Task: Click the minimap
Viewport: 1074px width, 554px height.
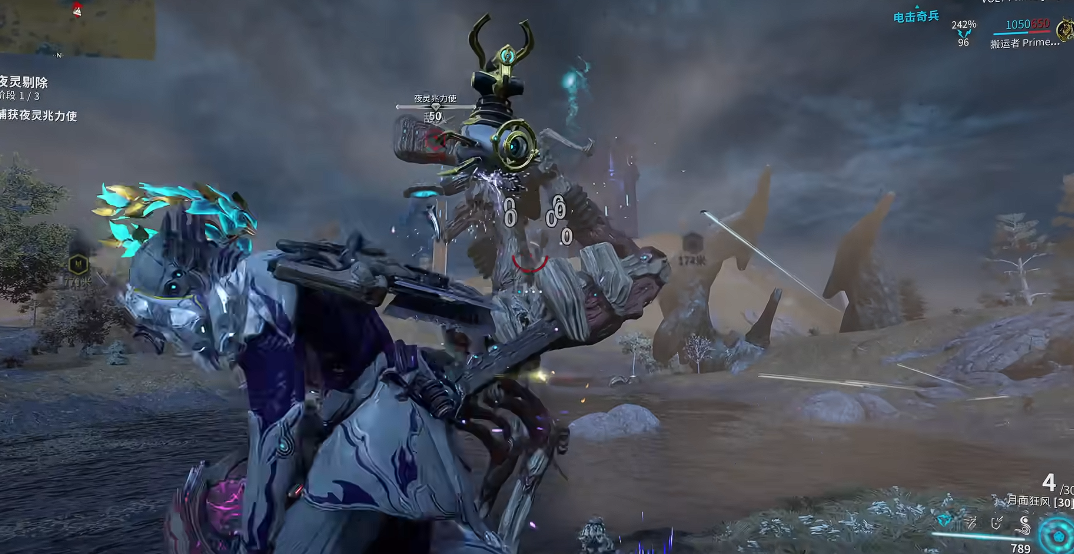Action: pyautogui.click(x=77, y=28)
